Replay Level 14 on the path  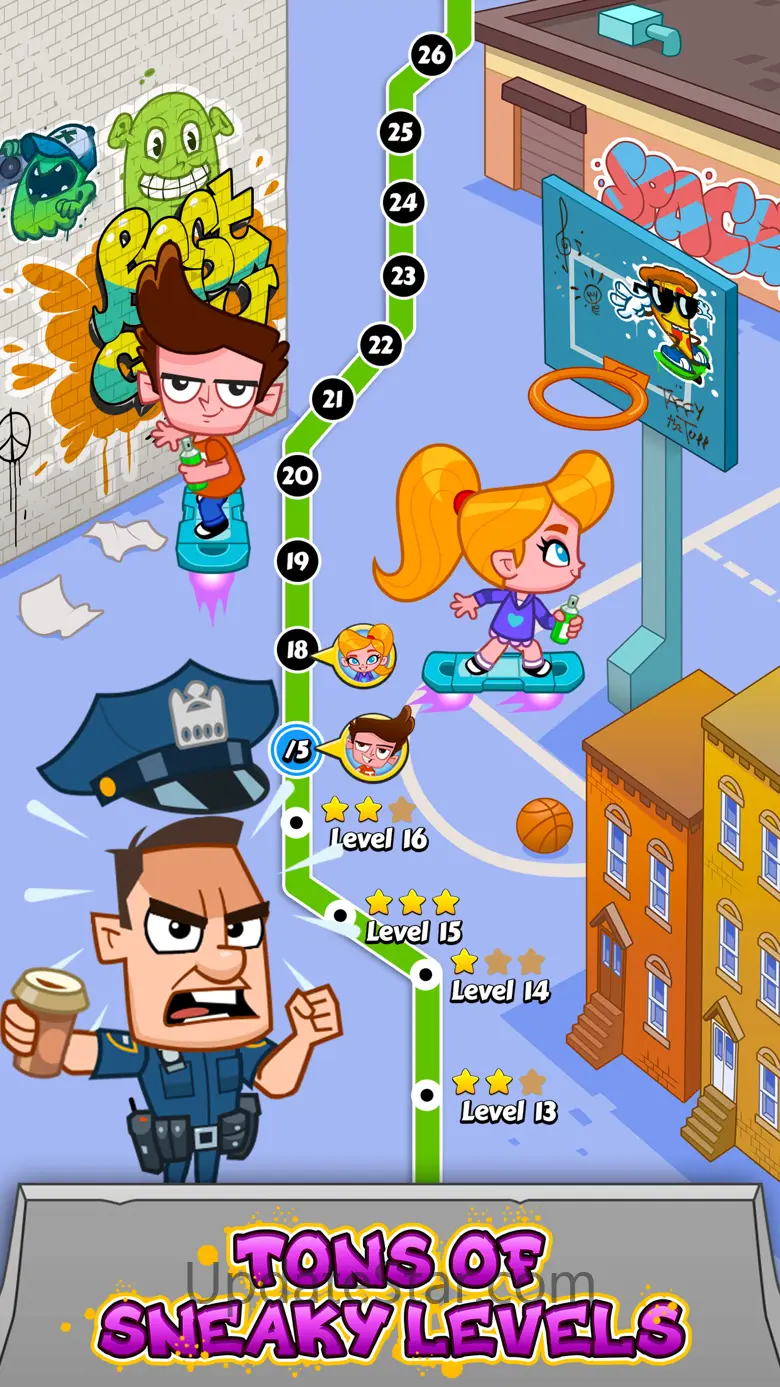pyautogui.click(x=427, y=972)
